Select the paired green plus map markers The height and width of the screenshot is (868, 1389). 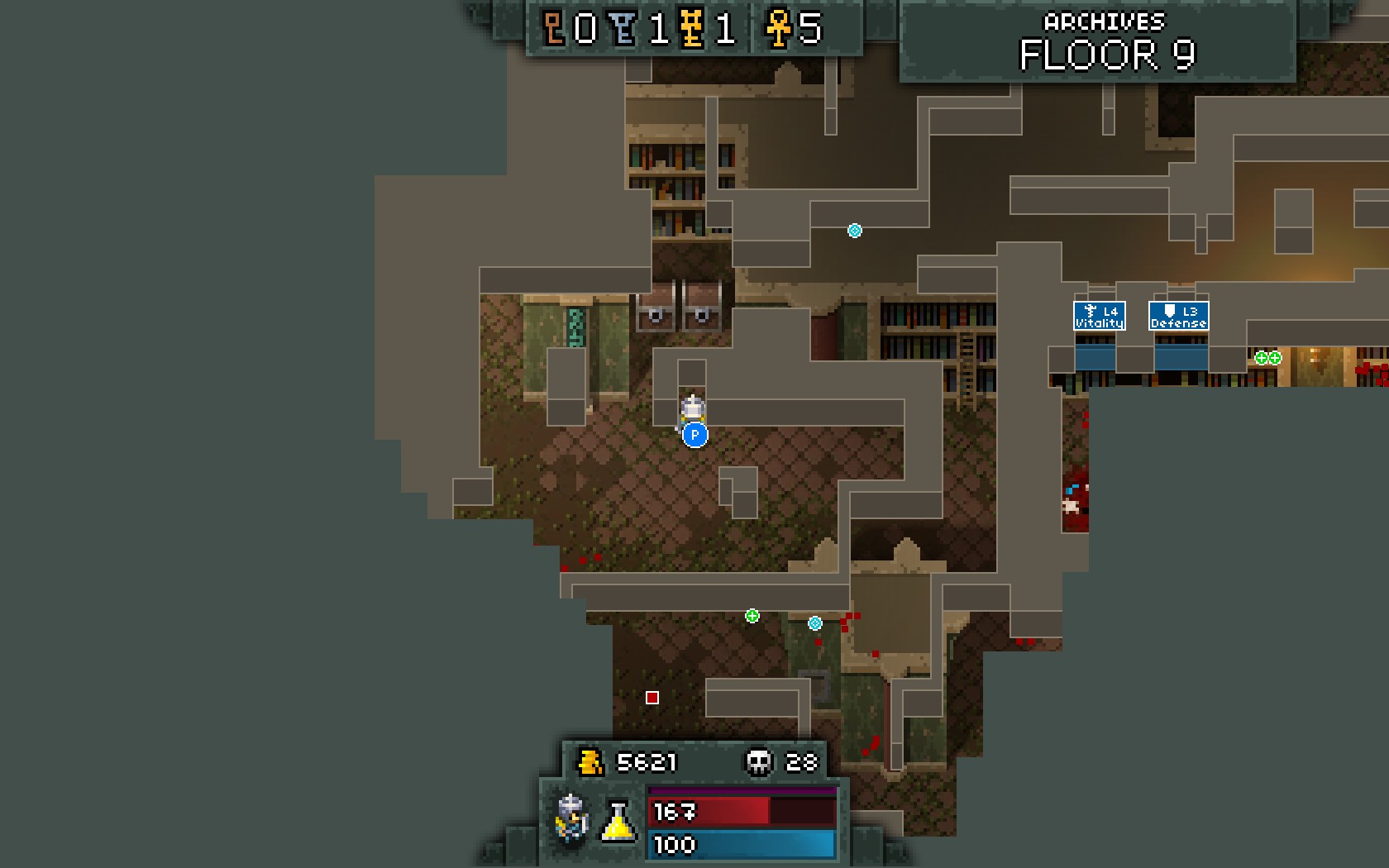tap(1267, 358)
